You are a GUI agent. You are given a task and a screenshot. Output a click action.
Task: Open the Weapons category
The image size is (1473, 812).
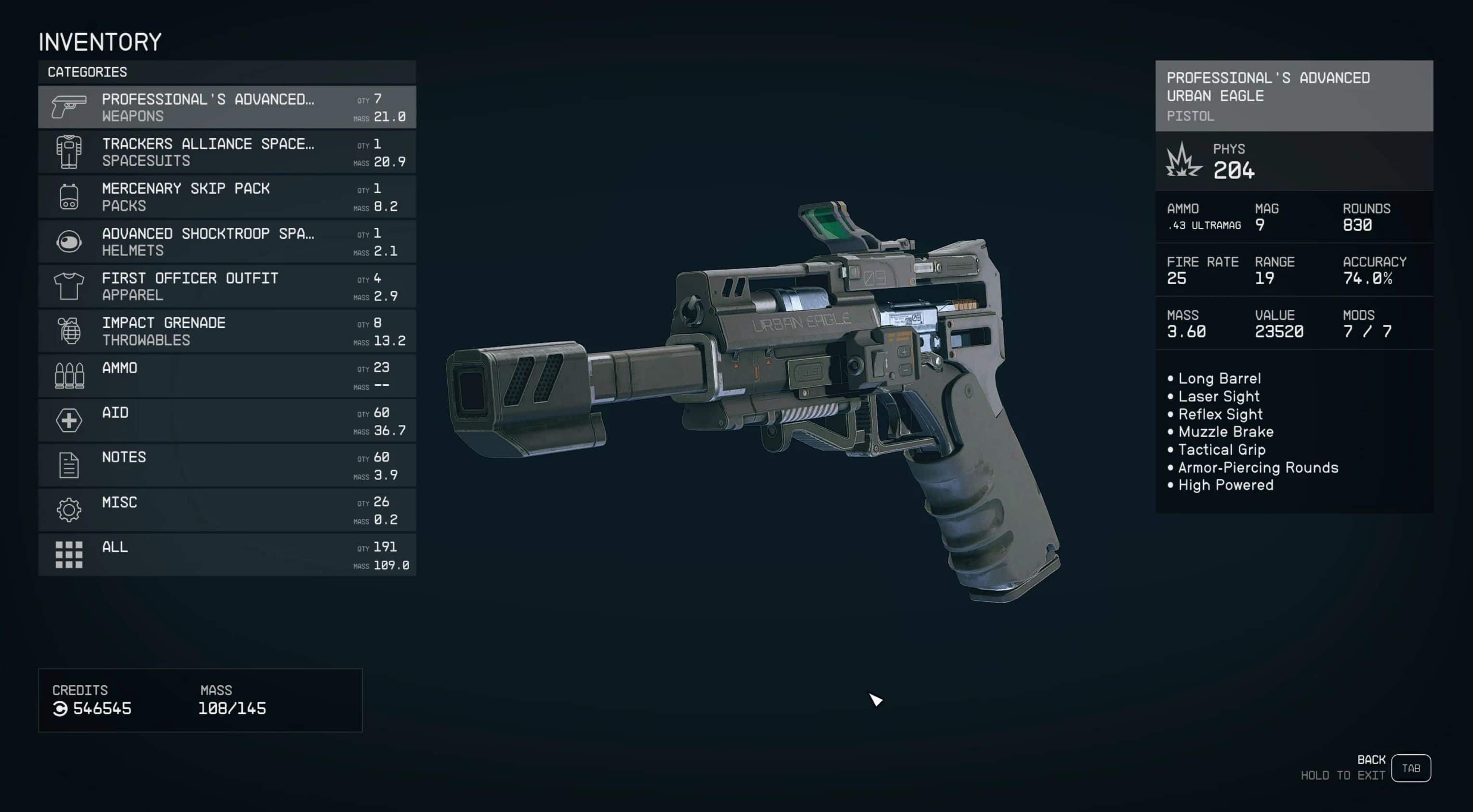pos(226,107)
